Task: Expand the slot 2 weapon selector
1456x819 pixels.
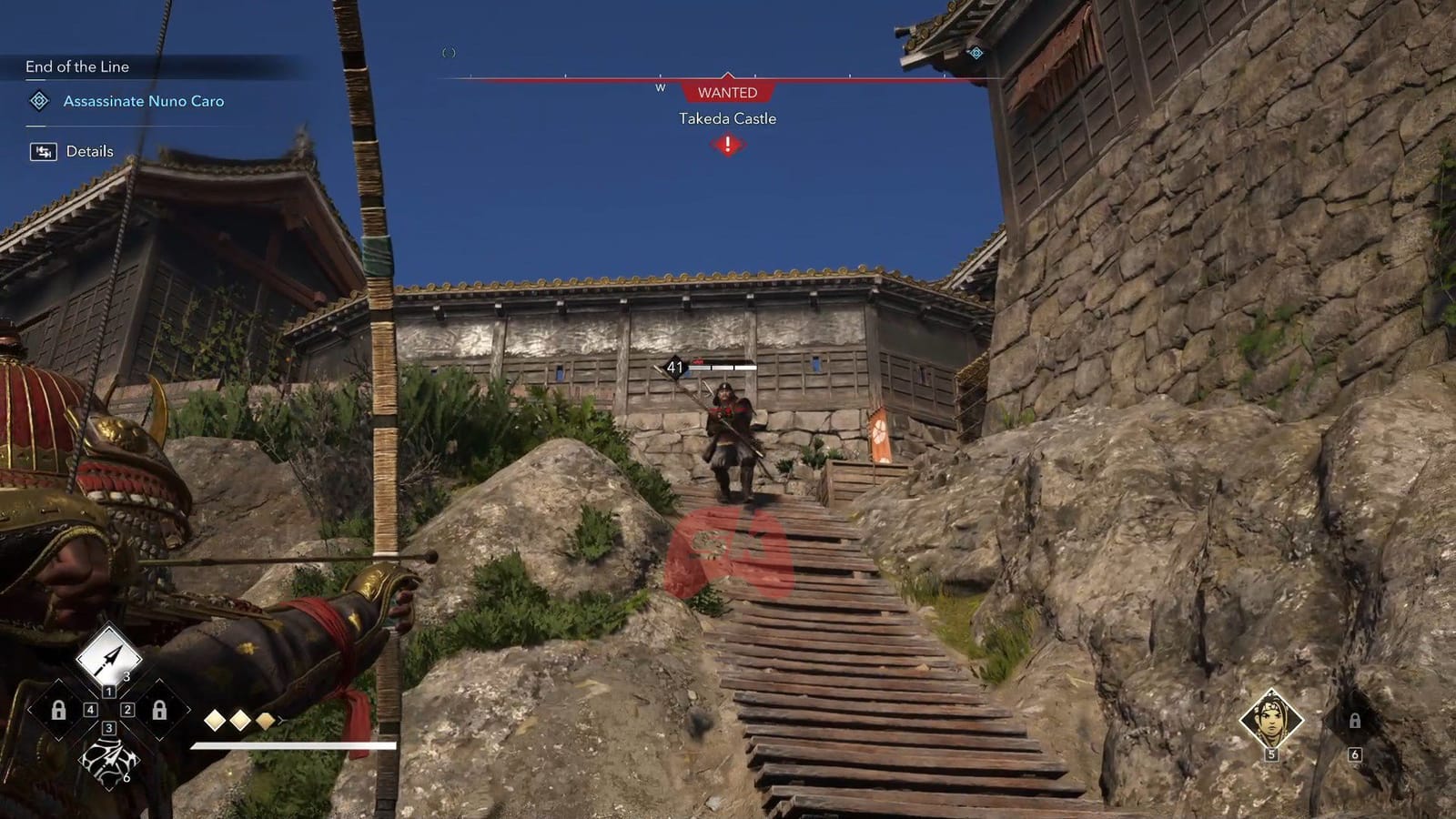Action: pos(126,710)
